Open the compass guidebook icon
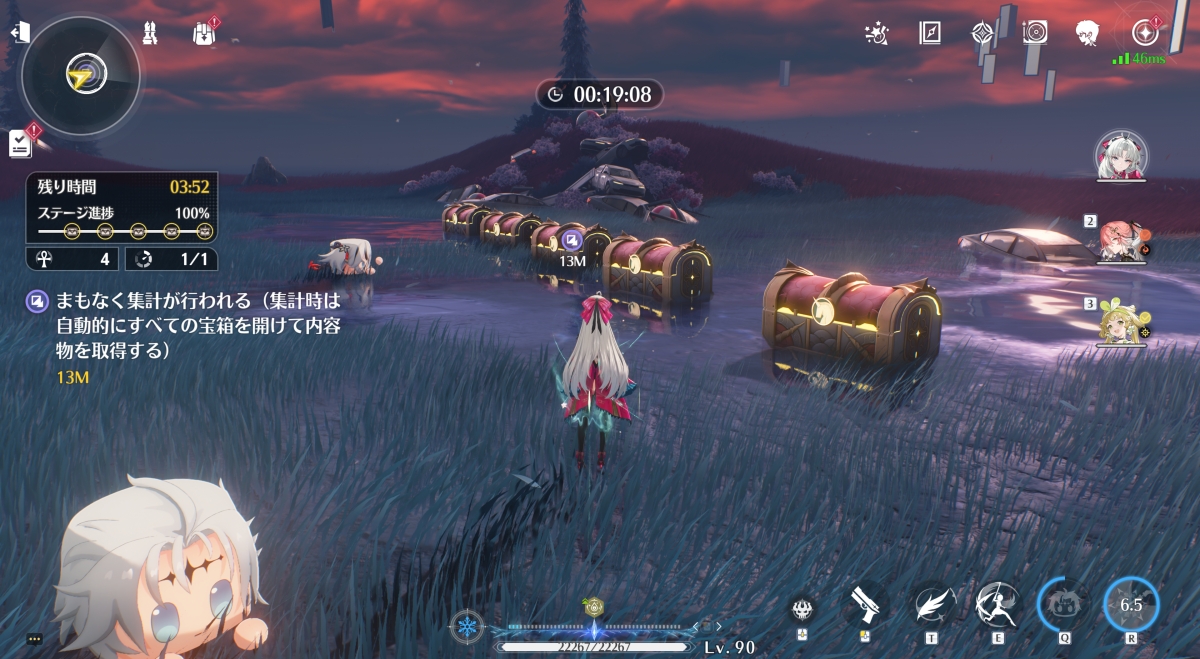1200x659 pixels. [x=930, y=33]
